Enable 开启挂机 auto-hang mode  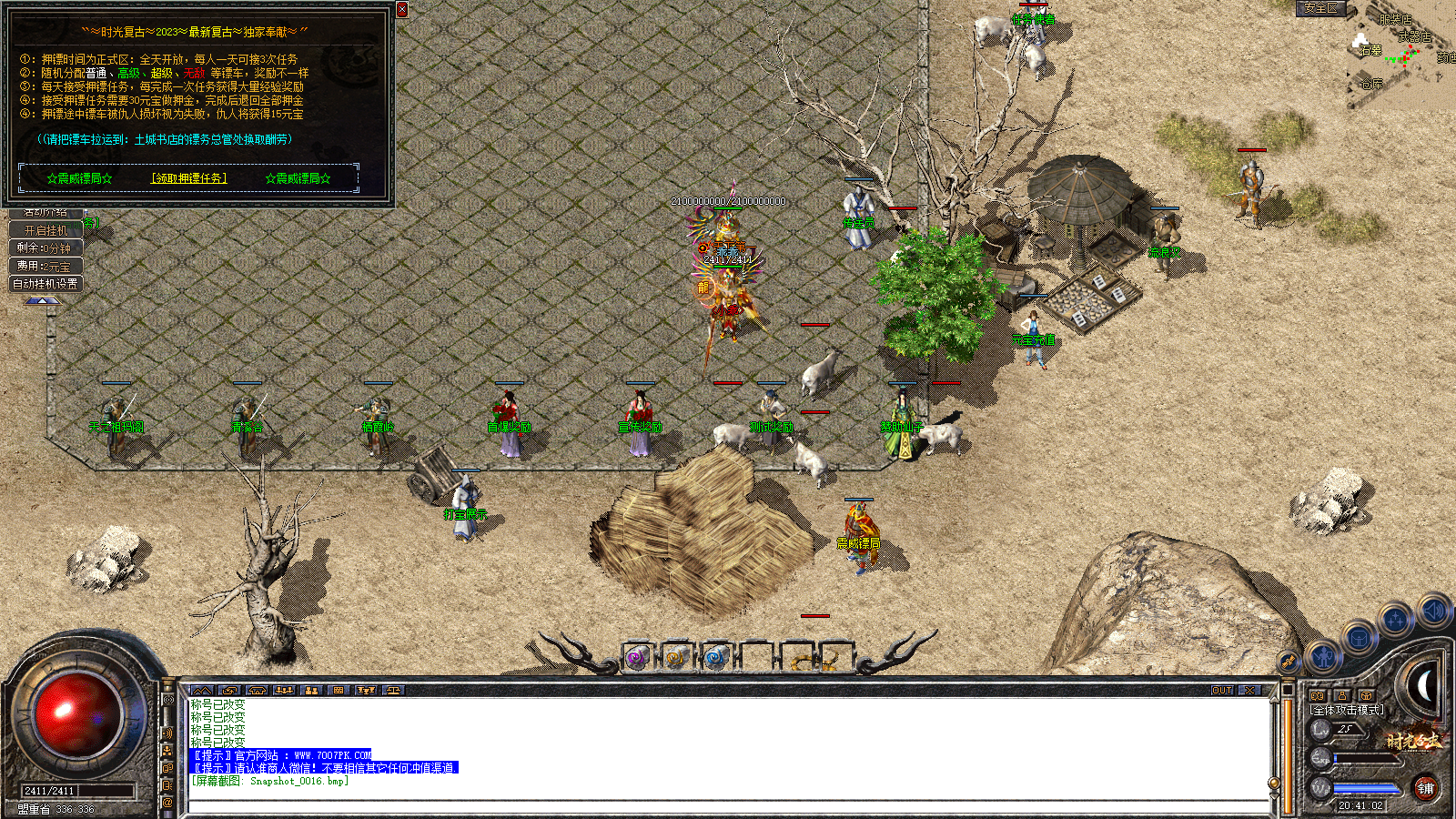tap(44, 229)
